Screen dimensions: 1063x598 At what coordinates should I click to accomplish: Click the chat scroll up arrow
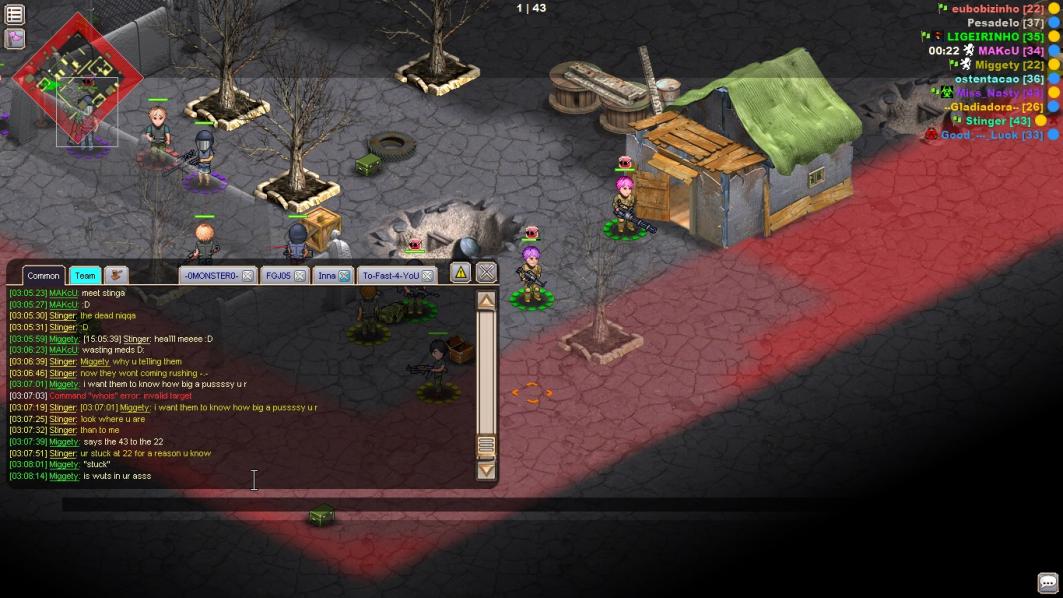[x=486, y=301]
